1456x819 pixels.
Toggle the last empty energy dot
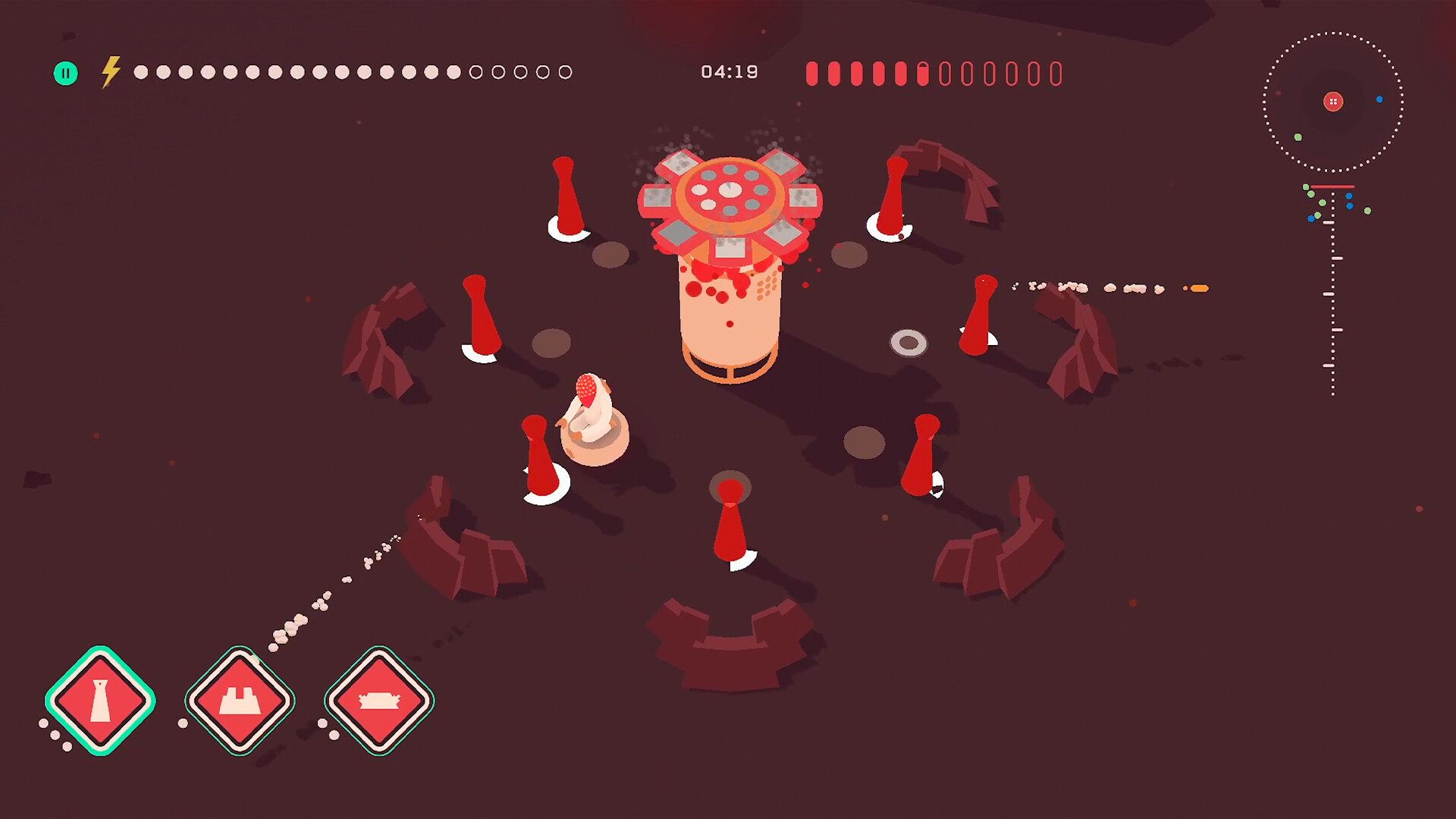click(x=564, y=72)
